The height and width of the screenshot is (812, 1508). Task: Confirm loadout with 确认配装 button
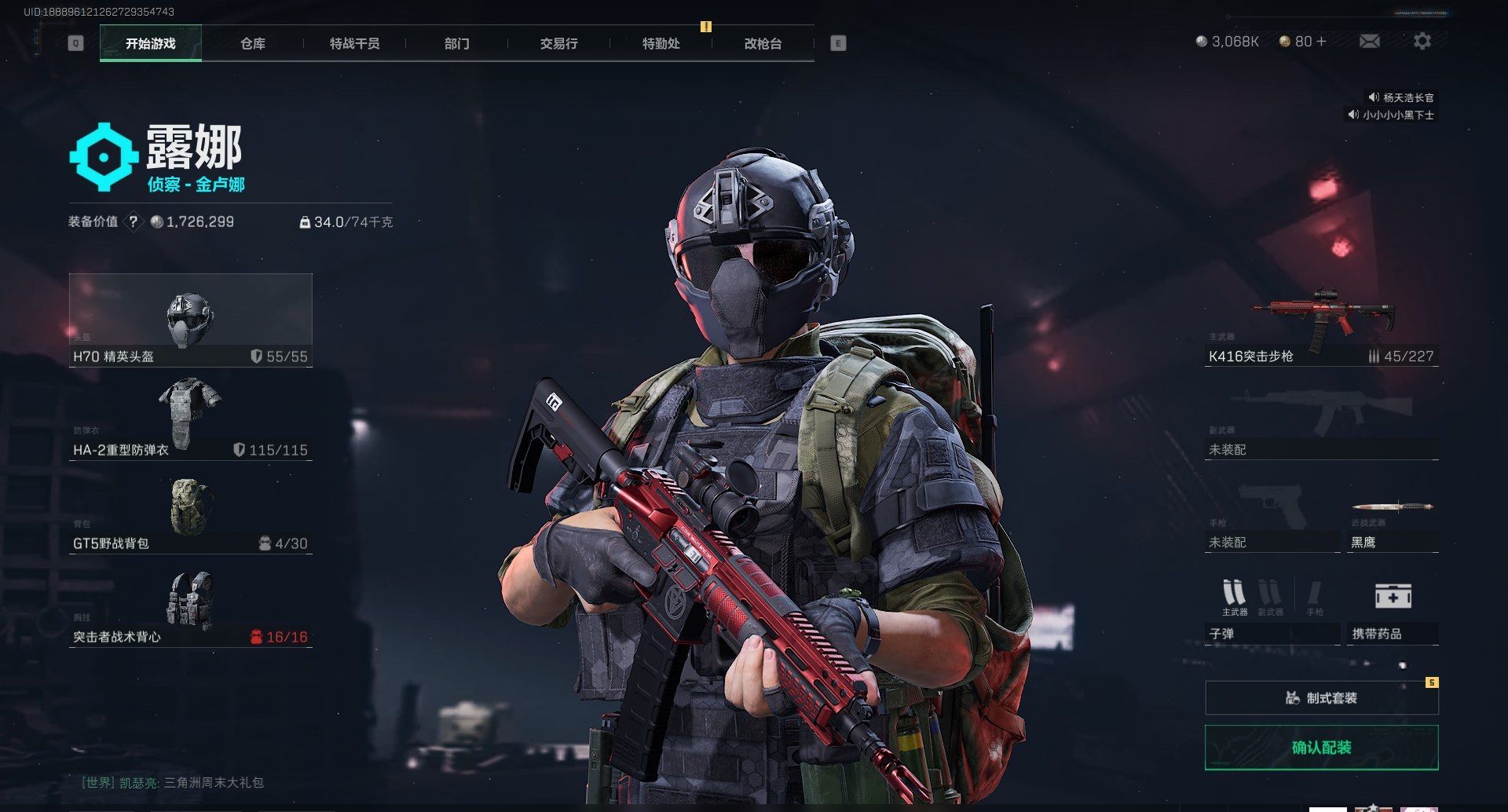(1321, 748)
